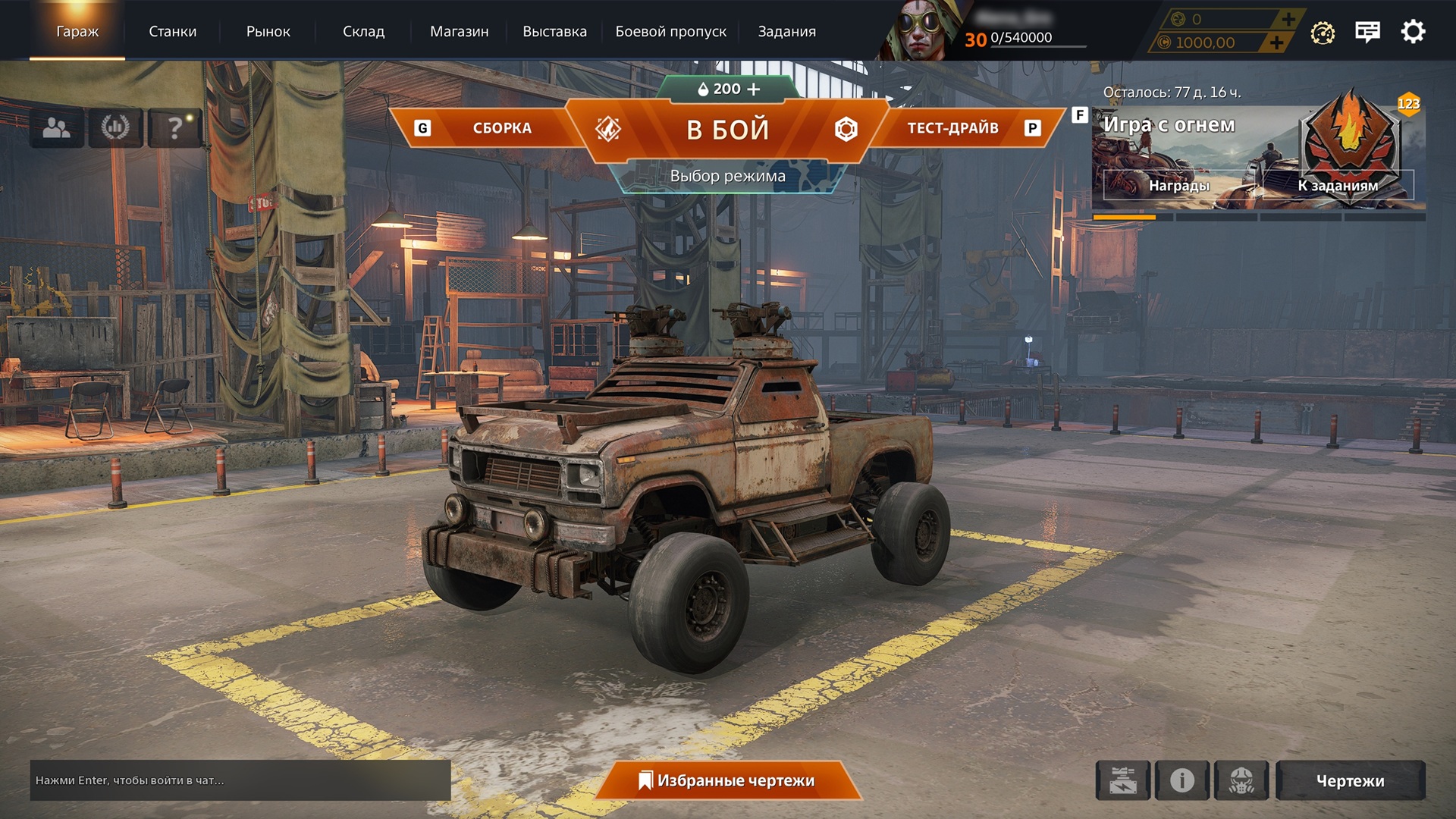Open the Чертежи blueprints button
Image resolution: width=1456 pixels, height=819 pixels.
click(x=1350, y=780)
